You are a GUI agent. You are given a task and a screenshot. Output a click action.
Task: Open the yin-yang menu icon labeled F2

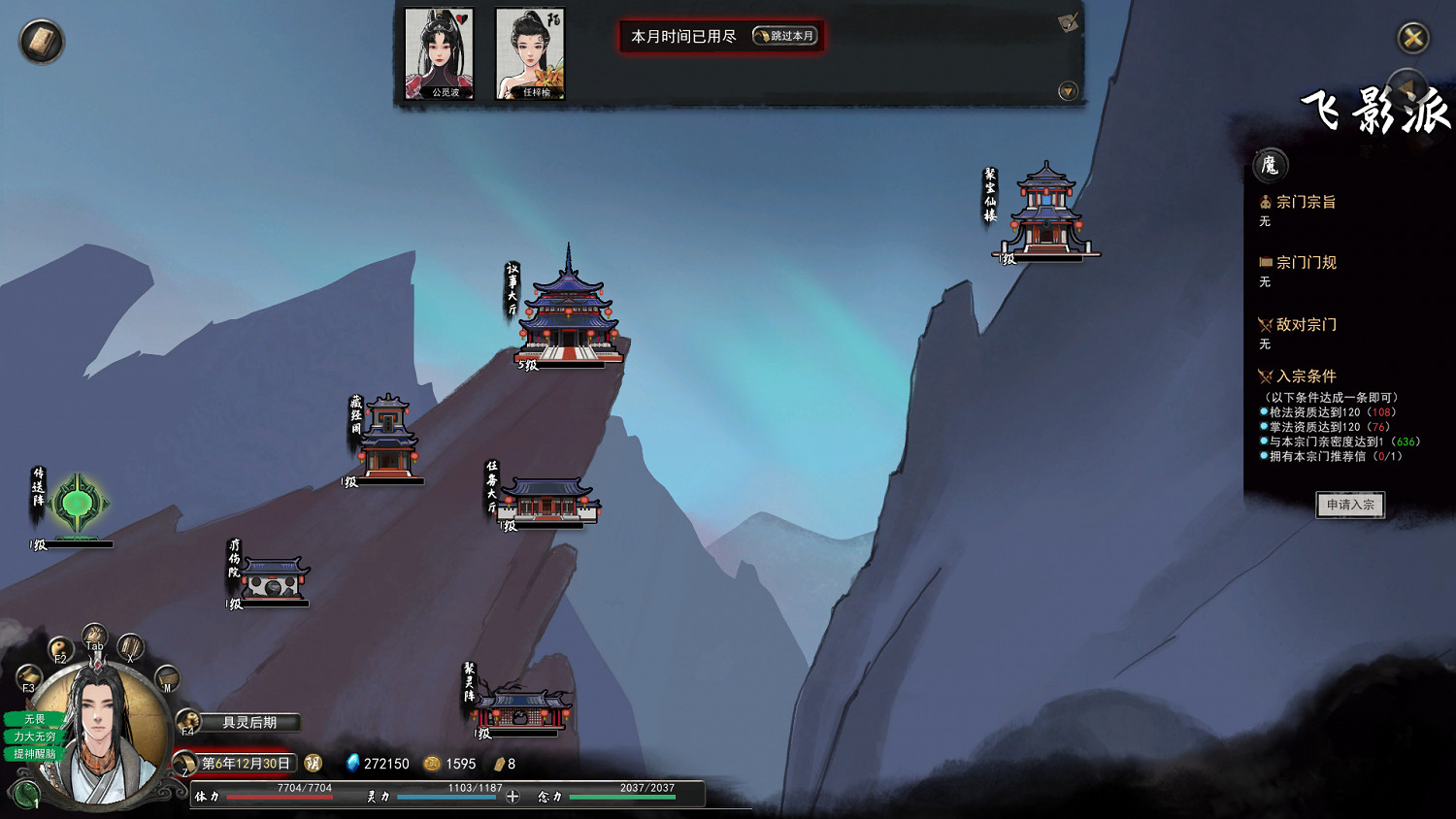(x=60, y=649)
